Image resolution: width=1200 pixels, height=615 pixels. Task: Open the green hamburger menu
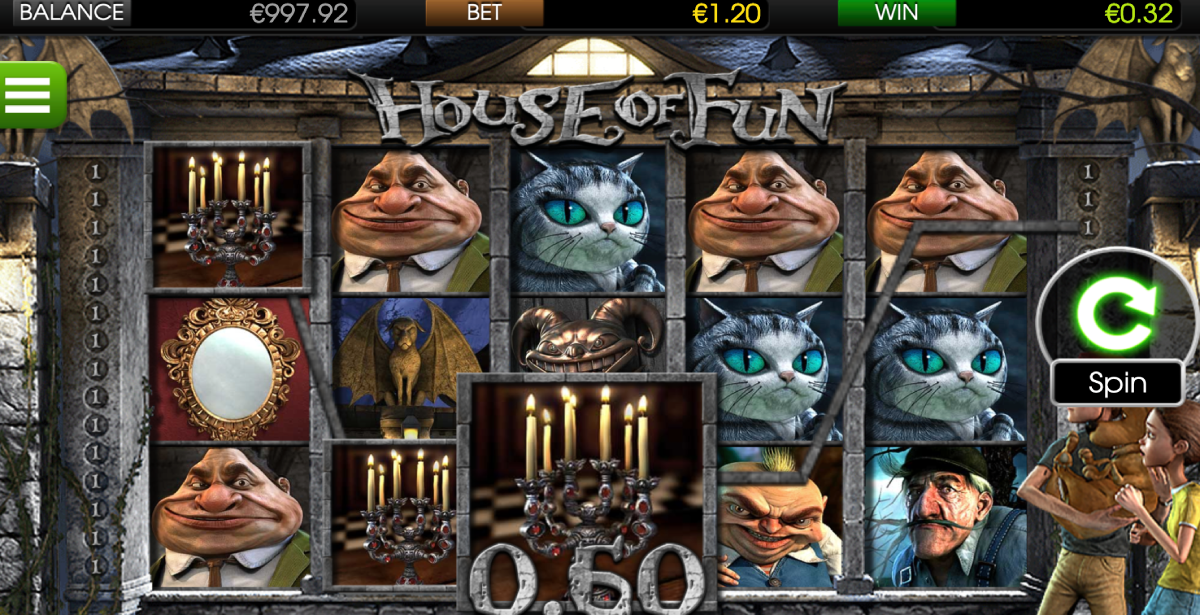[x=30, y=95]
